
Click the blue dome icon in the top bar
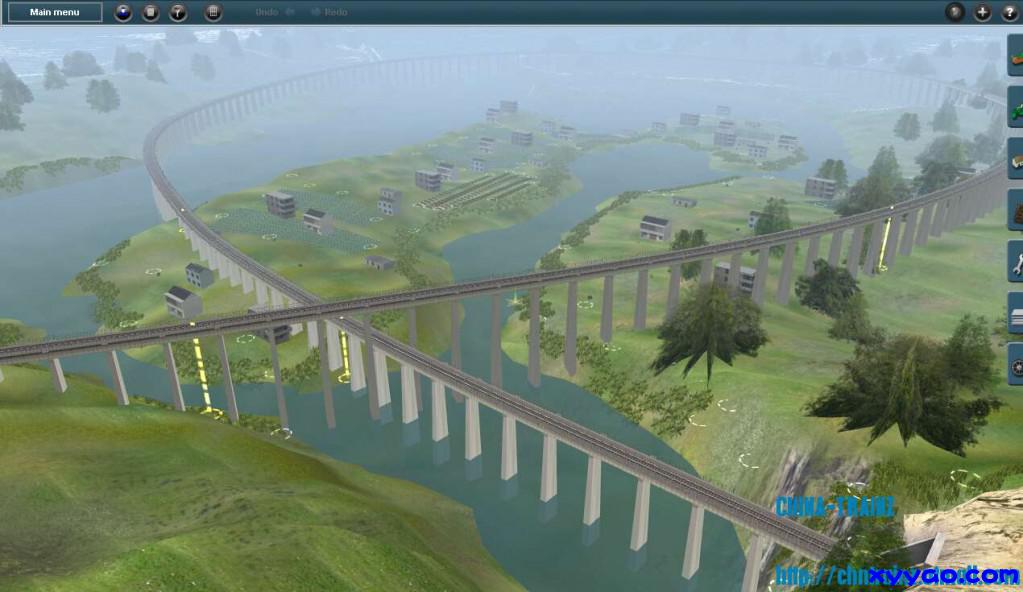click(123, 13)
